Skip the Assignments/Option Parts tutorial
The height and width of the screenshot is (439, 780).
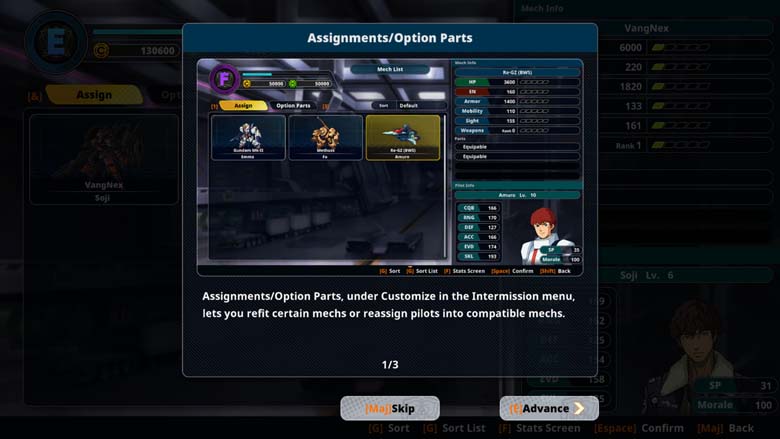[390, 408]
